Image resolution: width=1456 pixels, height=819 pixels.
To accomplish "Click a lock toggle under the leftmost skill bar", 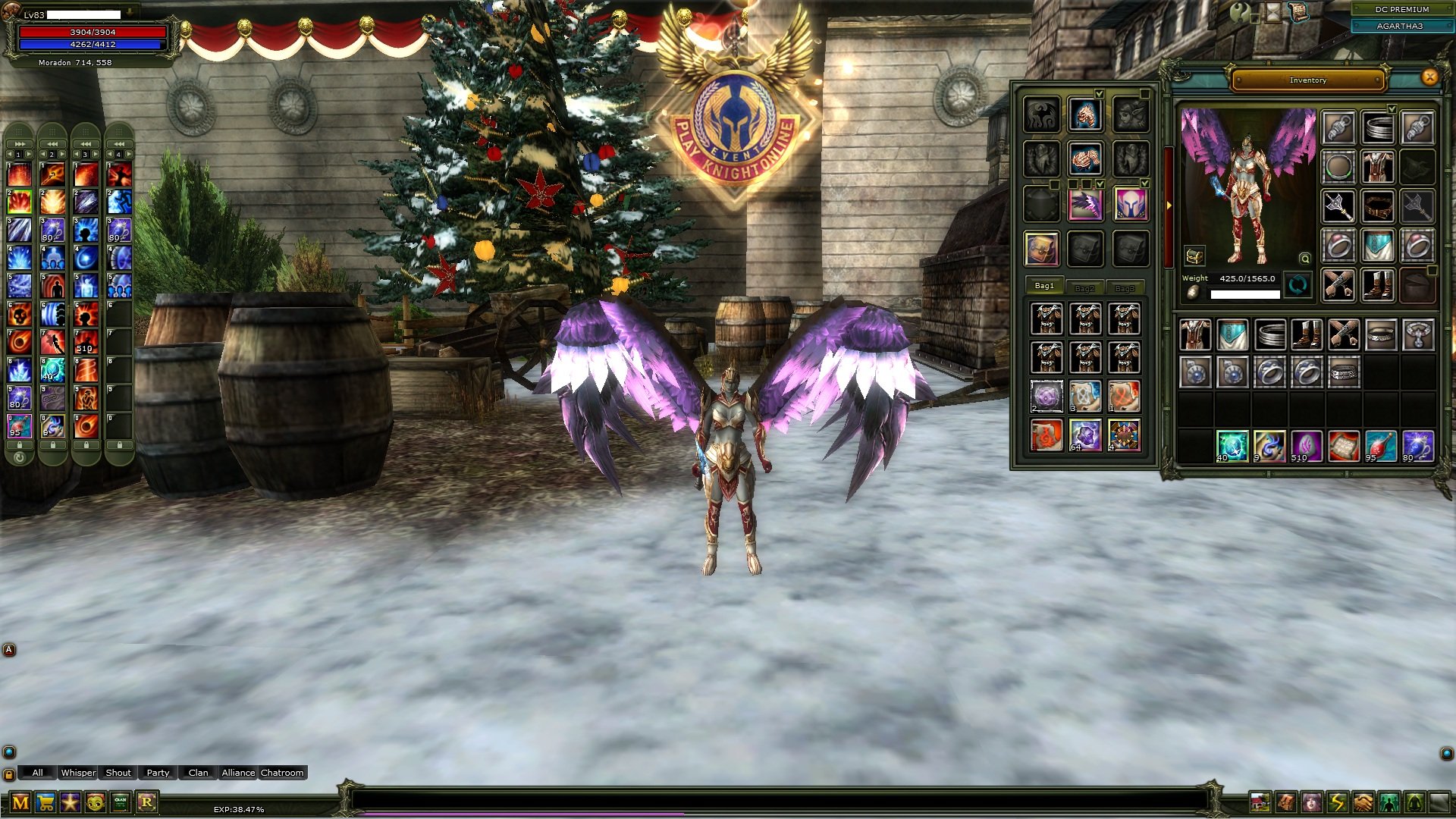I will [x=20, y=445].
